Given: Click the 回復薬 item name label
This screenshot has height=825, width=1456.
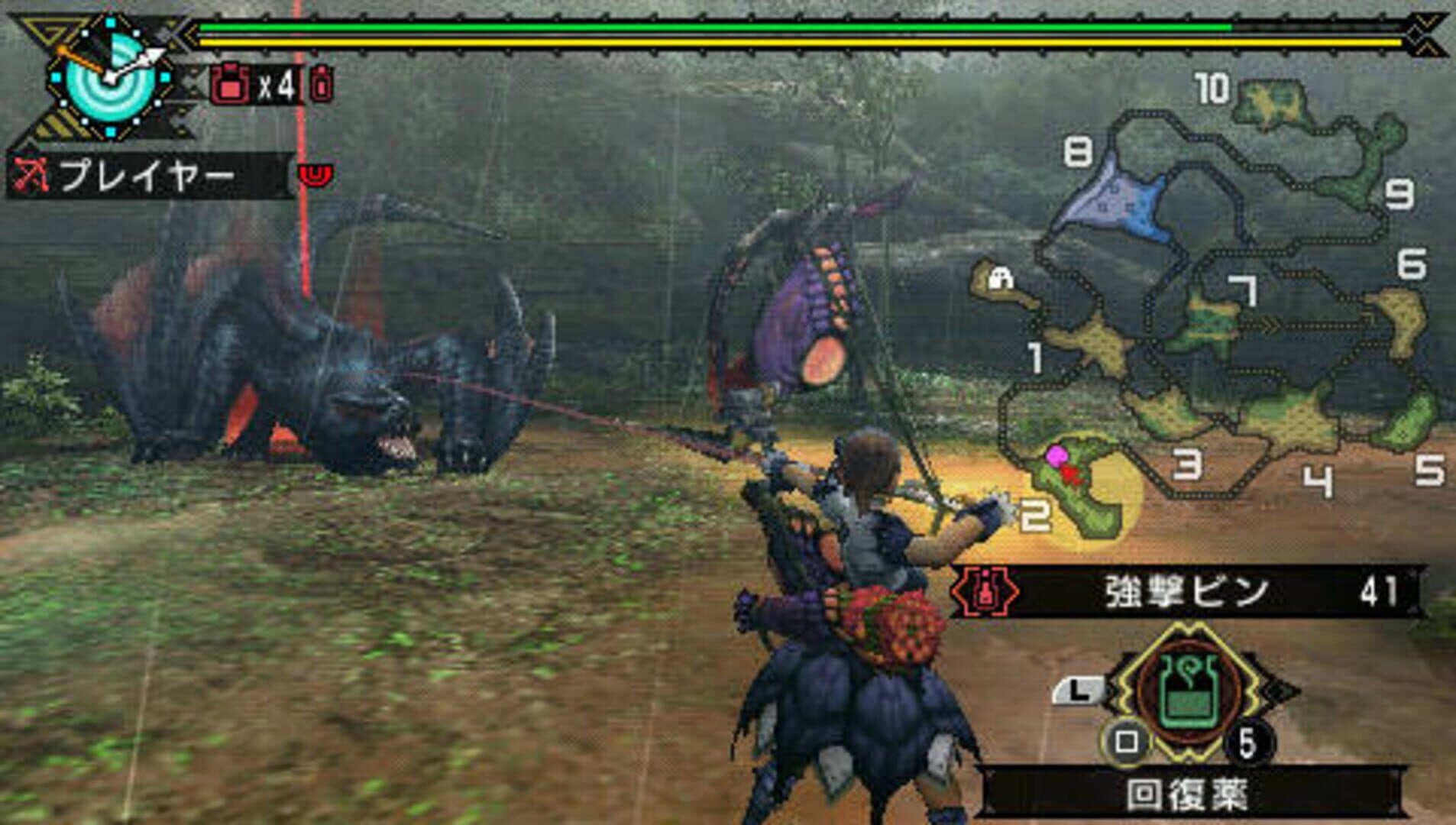Looking at the screenshot, I should [x=1188, y=794].
